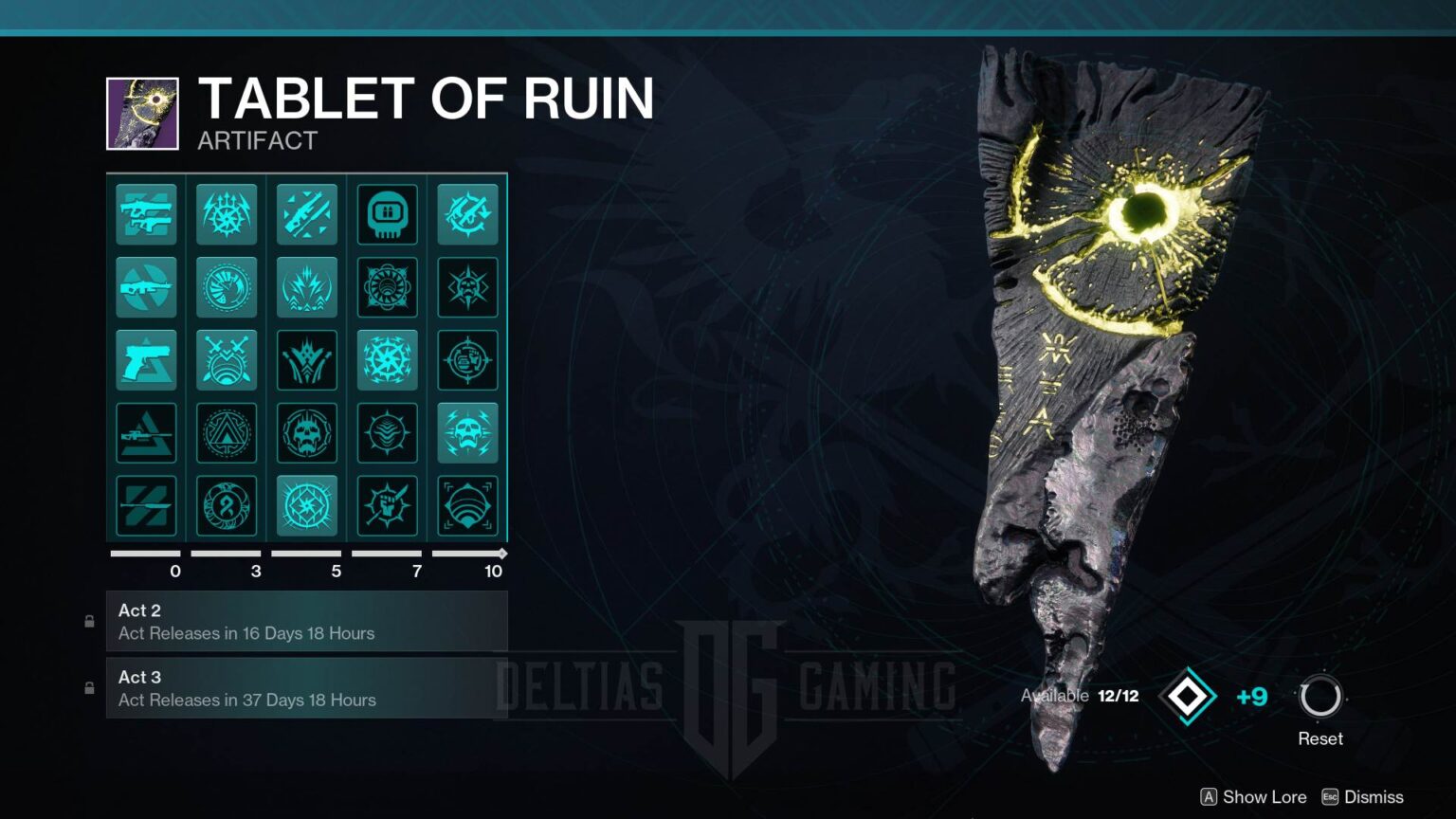Select the trident emblem perk in second column
This screenshot has width=1456, height=819.
point(227,214)
